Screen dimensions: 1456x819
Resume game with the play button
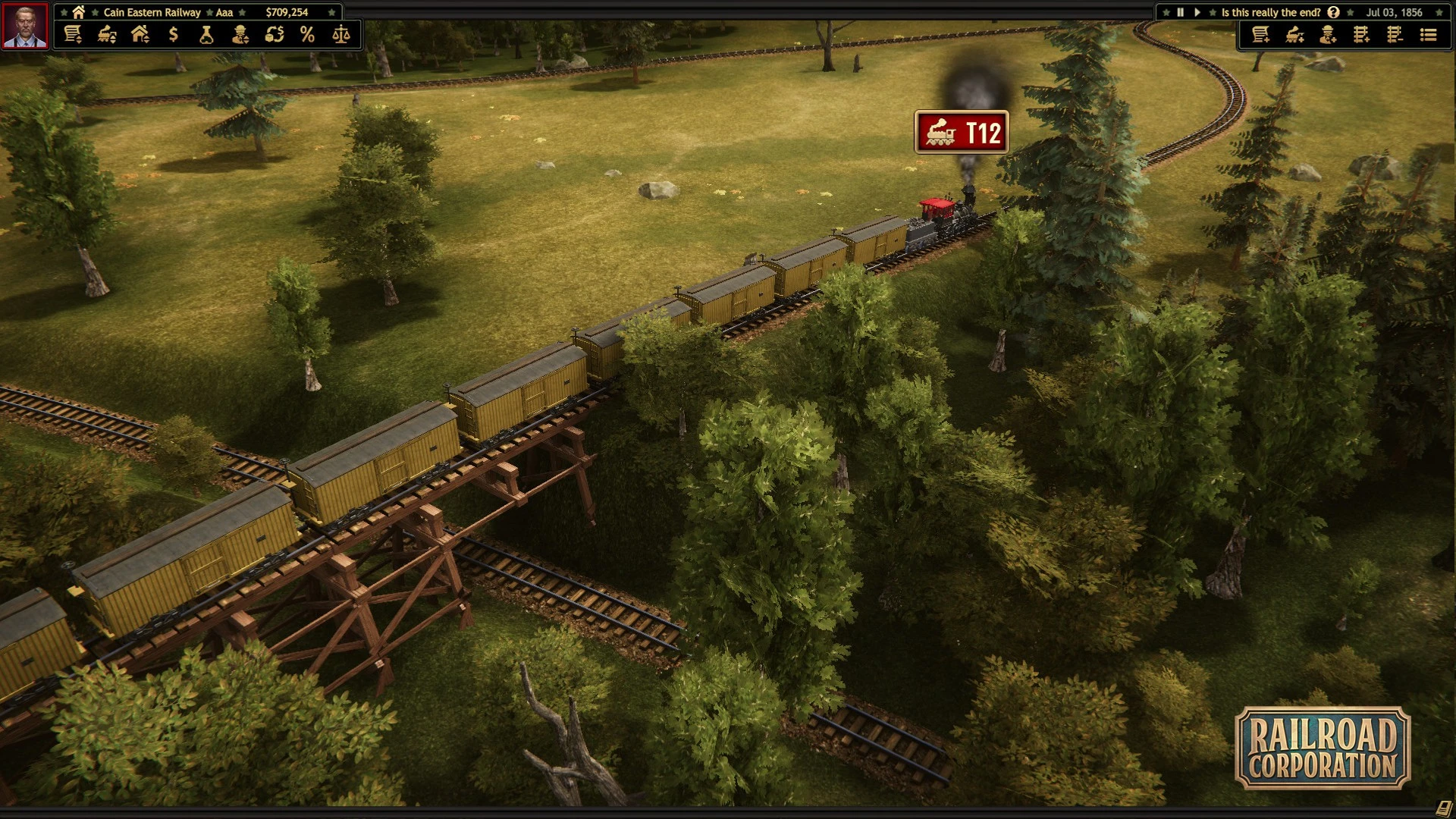[x=1197, y=12]
